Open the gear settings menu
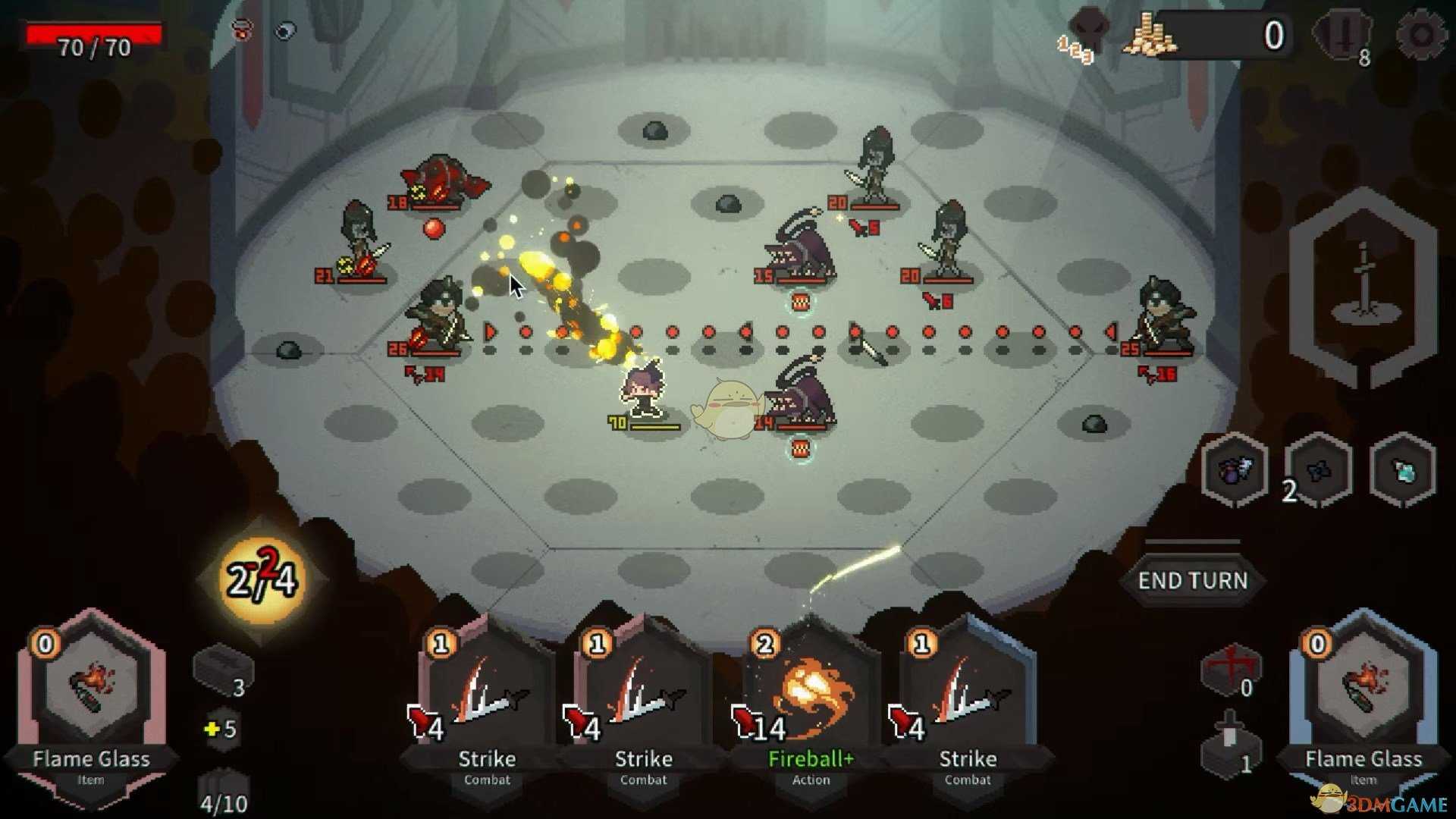 [1421, 35]
